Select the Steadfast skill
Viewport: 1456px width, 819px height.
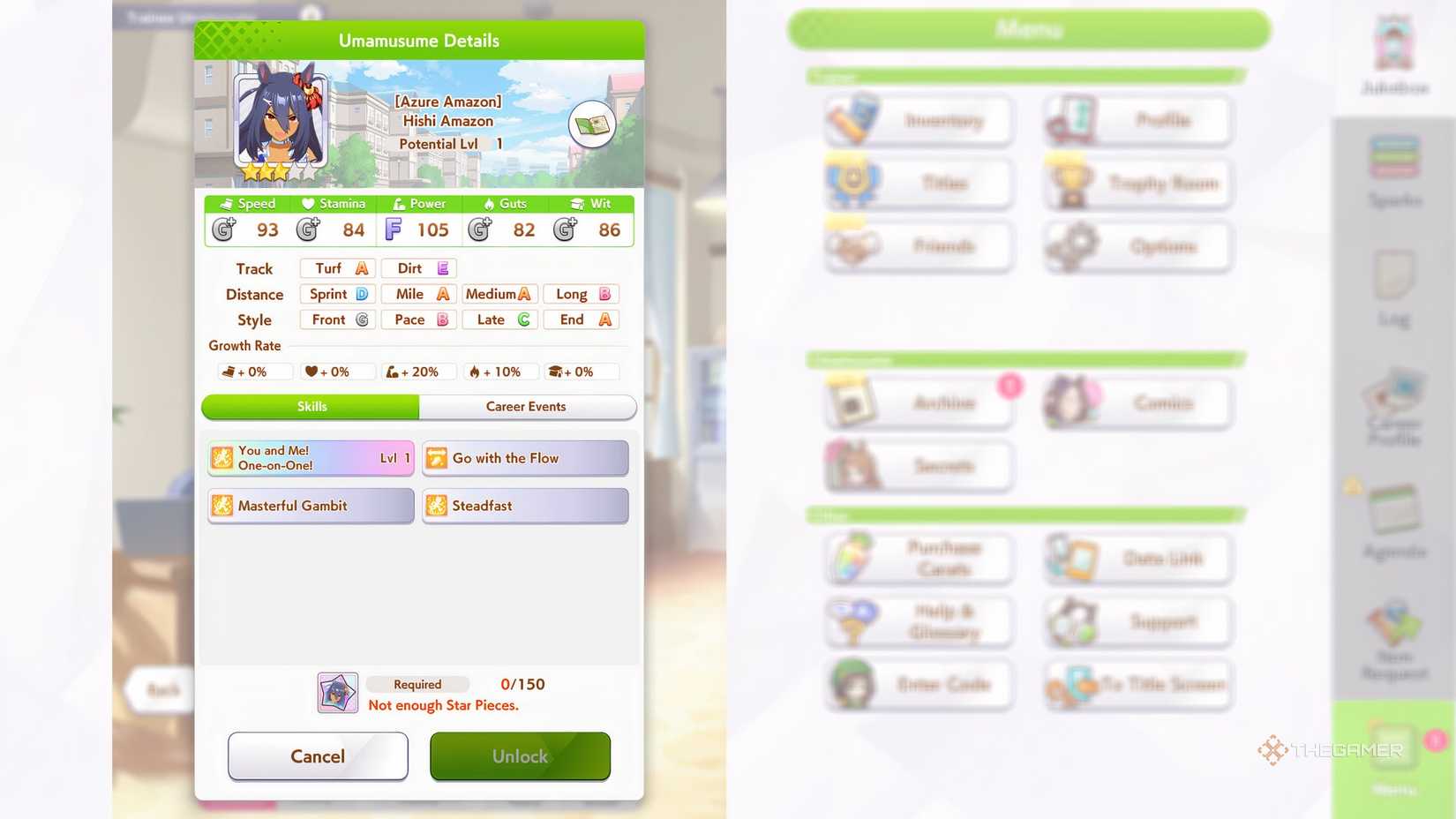[525, 506]
